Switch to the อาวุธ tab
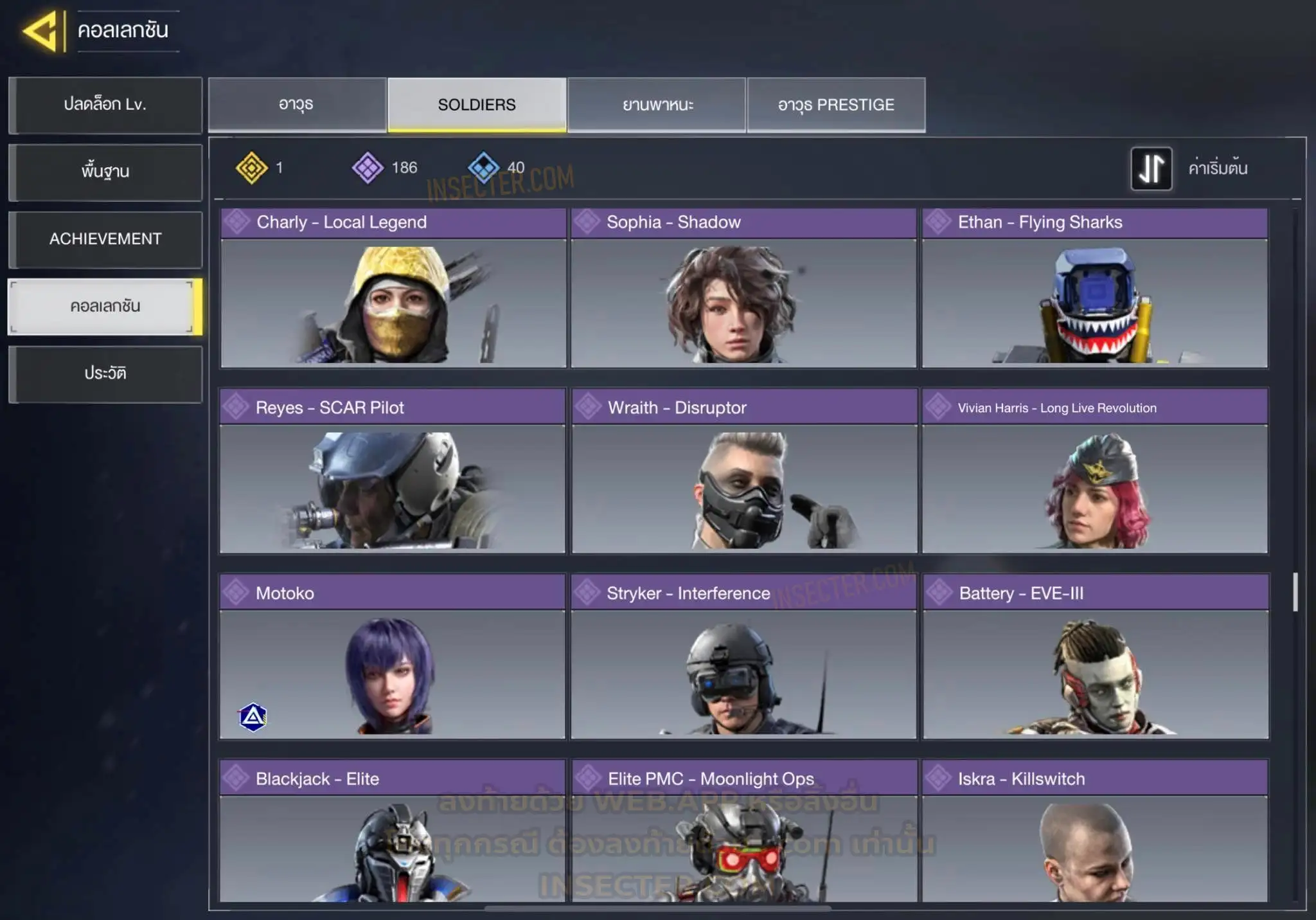The image size is (1316, 920). pyautogui.click(x=297, y=105)
